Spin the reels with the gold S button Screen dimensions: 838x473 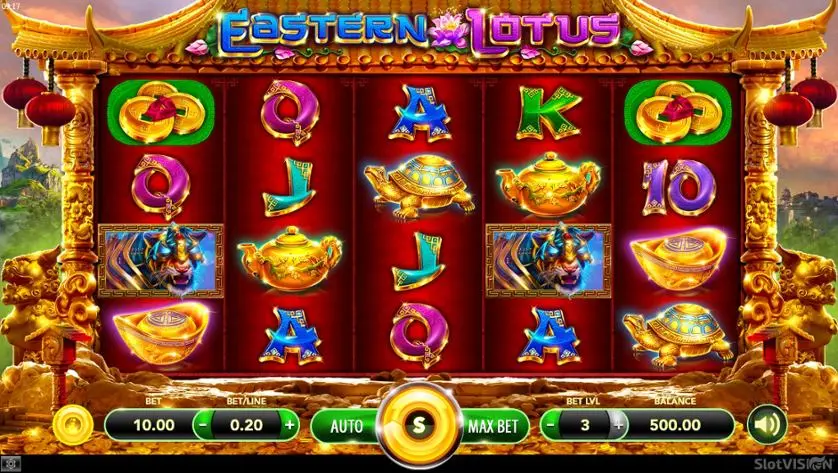pyautogui.click(x=419, y=424)
